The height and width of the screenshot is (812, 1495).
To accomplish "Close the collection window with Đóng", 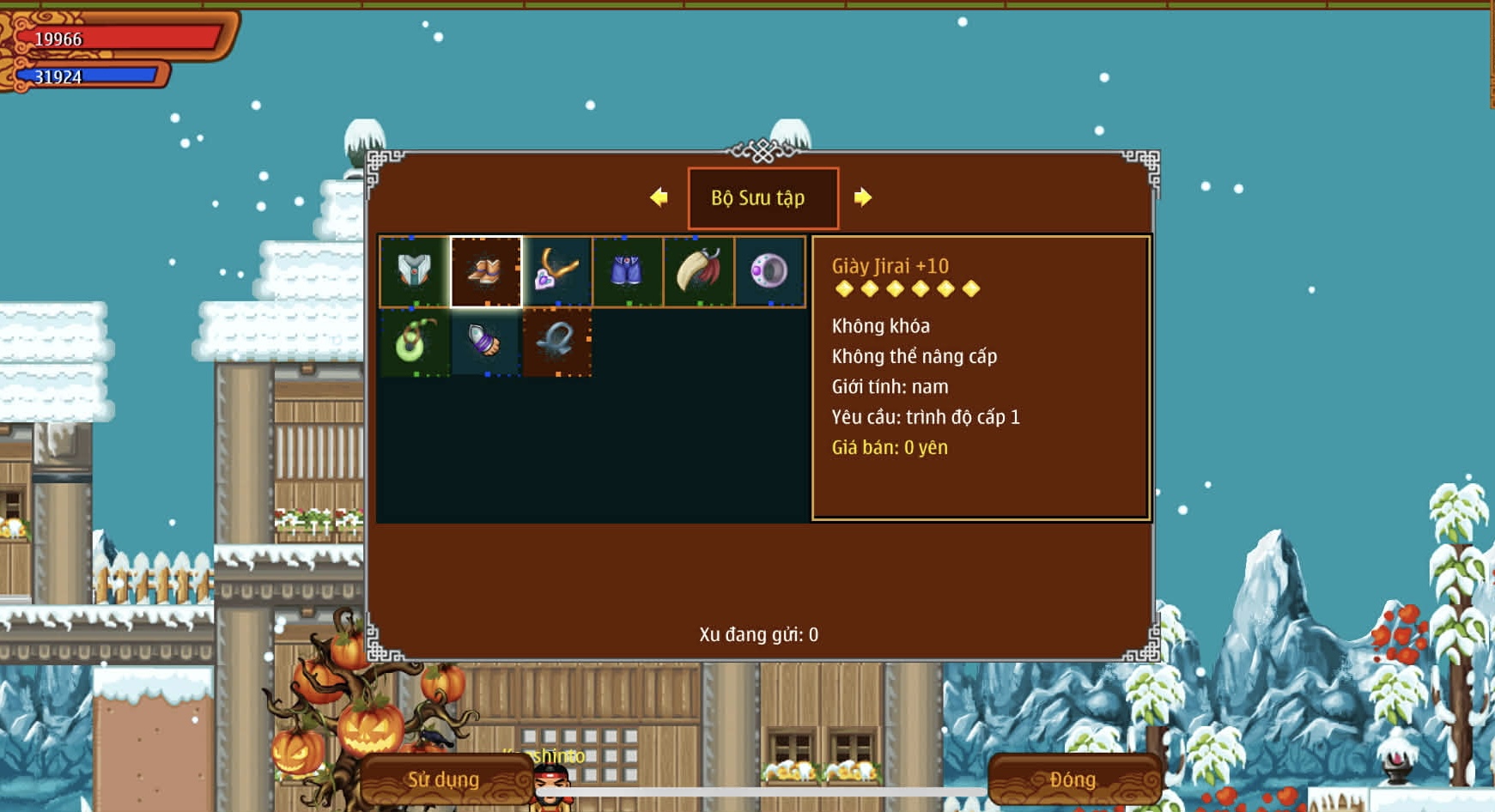I will [x=1073, y=779].
